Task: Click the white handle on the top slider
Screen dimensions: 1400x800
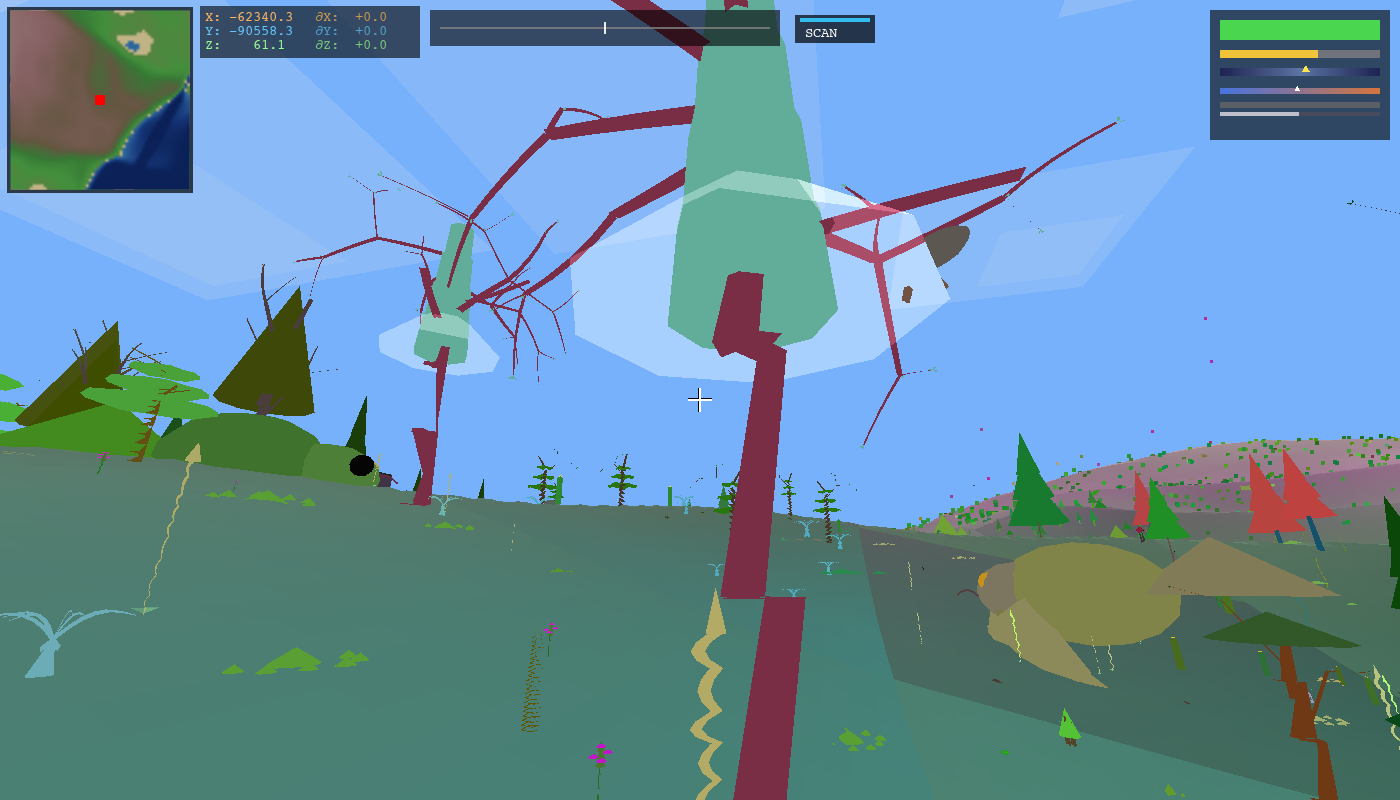Action: click(605, 28)
